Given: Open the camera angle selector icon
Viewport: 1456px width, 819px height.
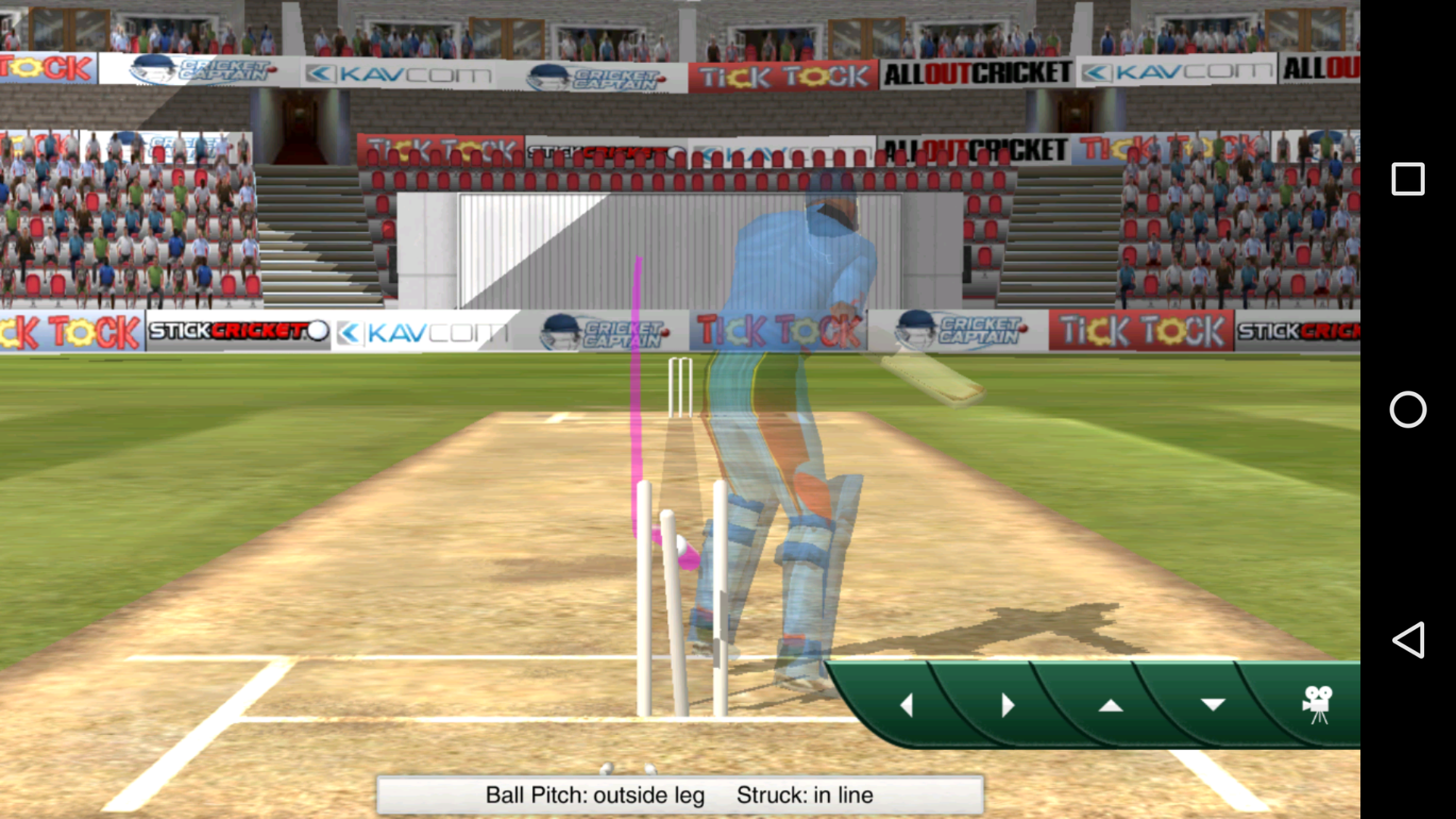Looking at the screenshot, I should pos(1317,705).
